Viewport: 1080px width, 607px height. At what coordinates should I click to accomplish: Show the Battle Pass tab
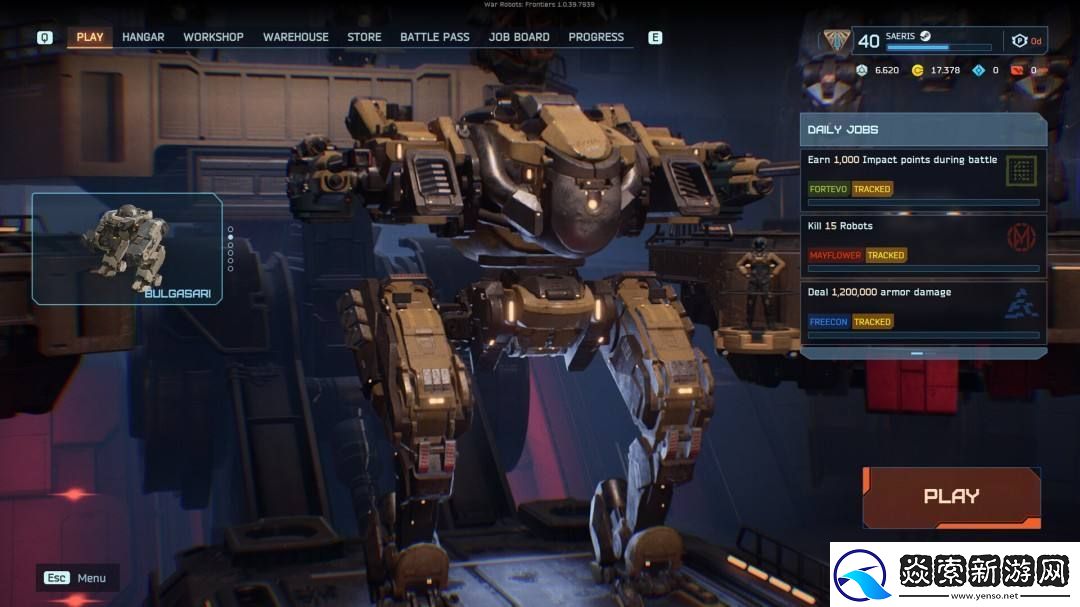pos(435,37)
